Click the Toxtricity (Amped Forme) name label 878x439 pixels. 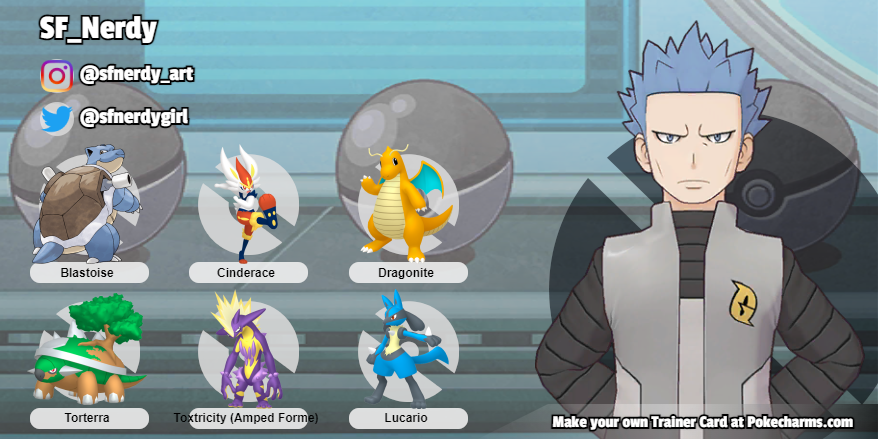coord(247,418)
